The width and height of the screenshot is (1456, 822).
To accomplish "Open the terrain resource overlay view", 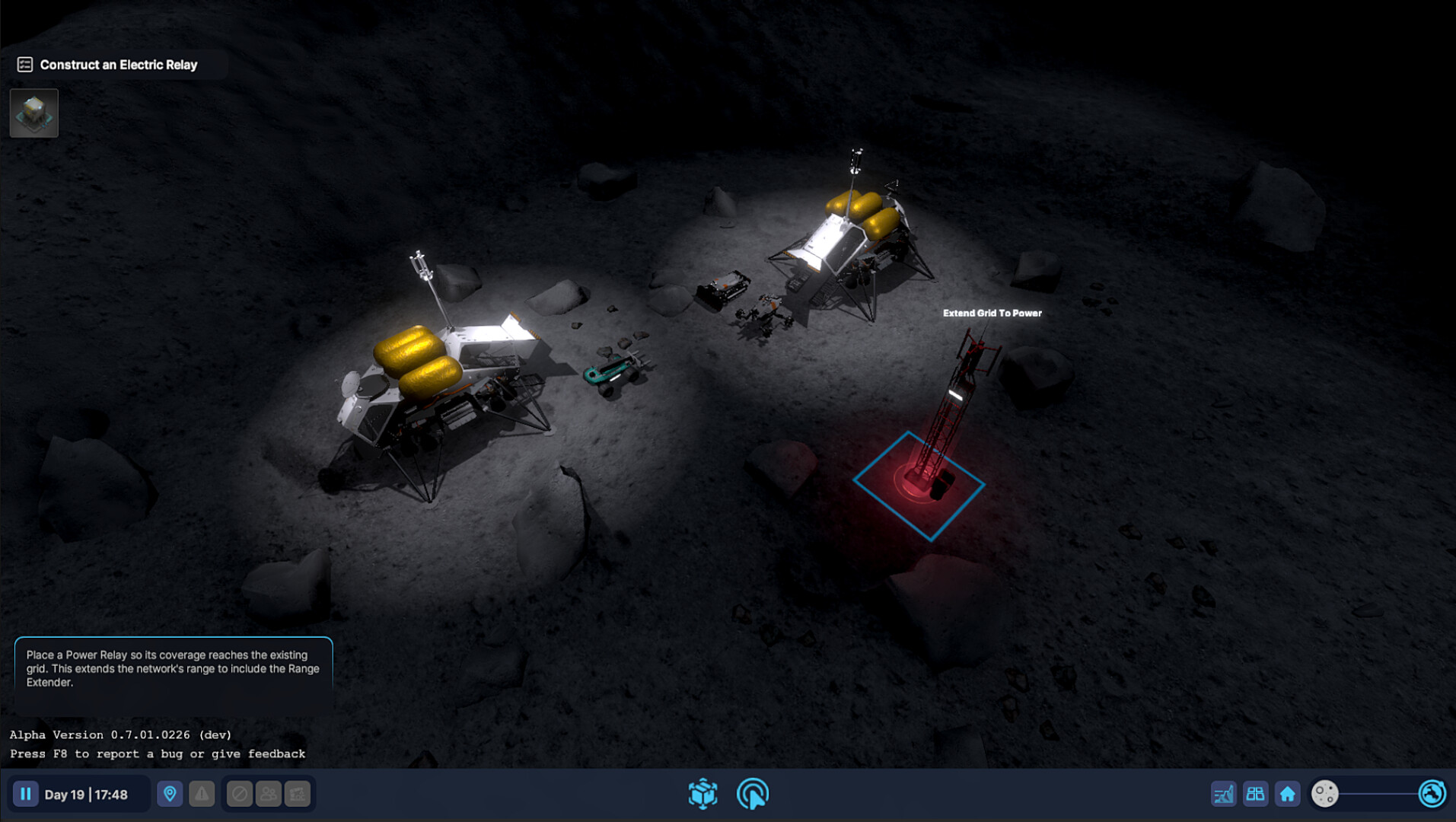I will tap(1223, 794).
